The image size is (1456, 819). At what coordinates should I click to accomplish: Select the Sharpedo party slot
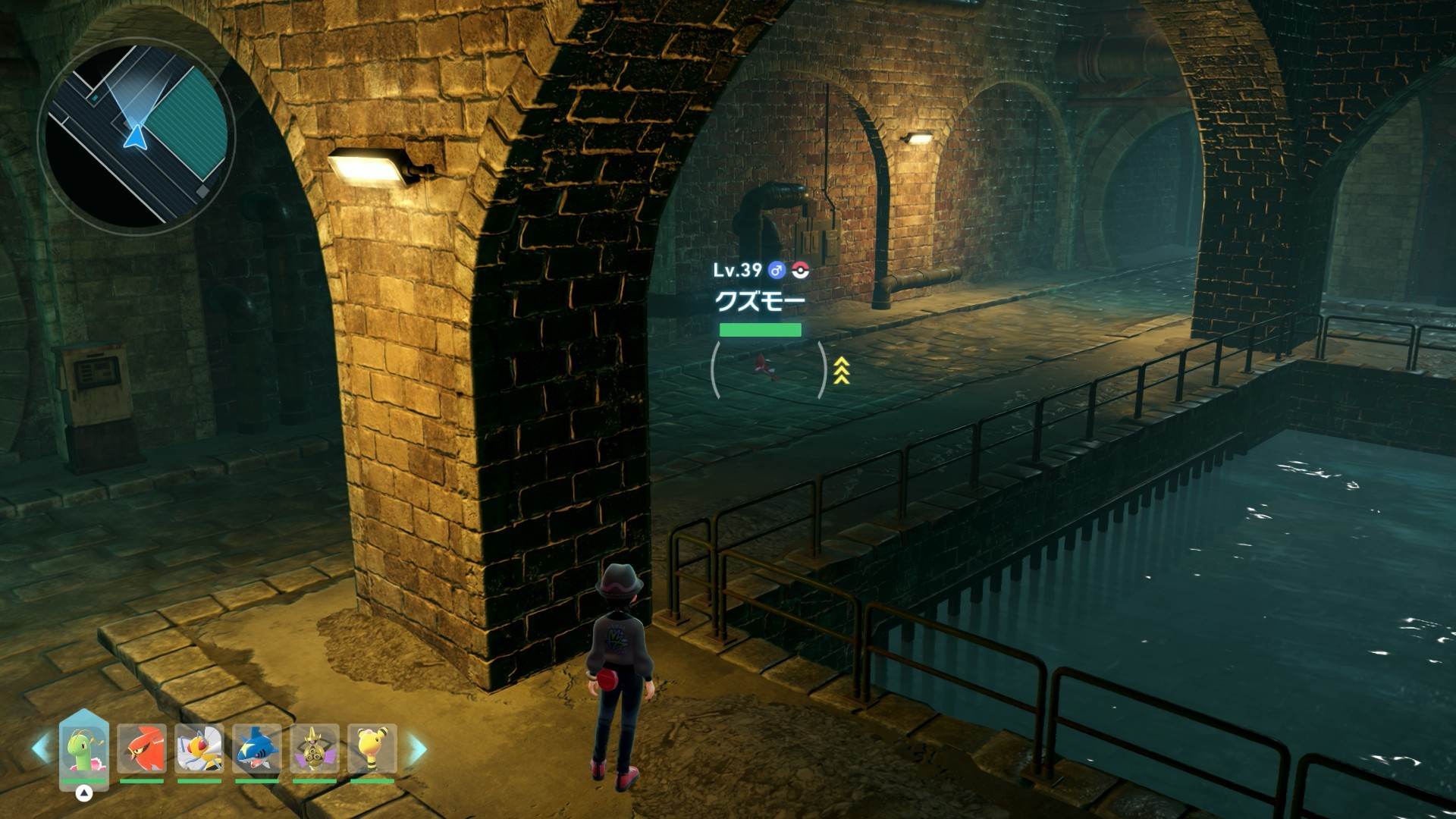[x=257, y=749]
